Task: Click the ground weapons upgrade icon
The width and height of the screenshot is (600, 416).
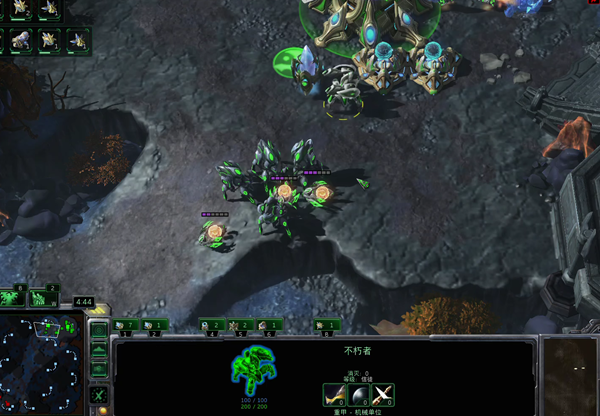Action: (333, 395)
